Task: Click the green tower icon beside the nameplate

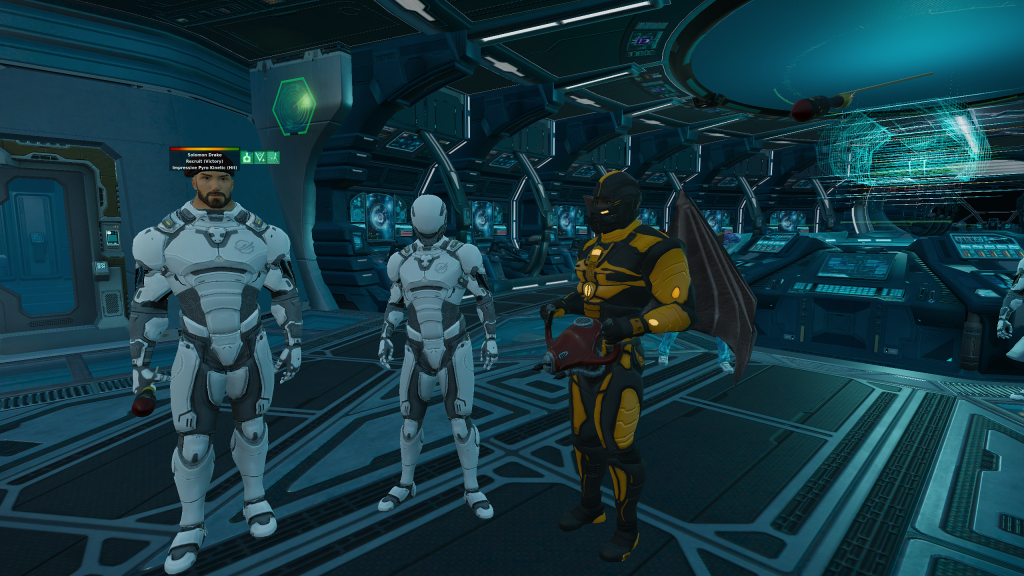Action: coord(246,157)
